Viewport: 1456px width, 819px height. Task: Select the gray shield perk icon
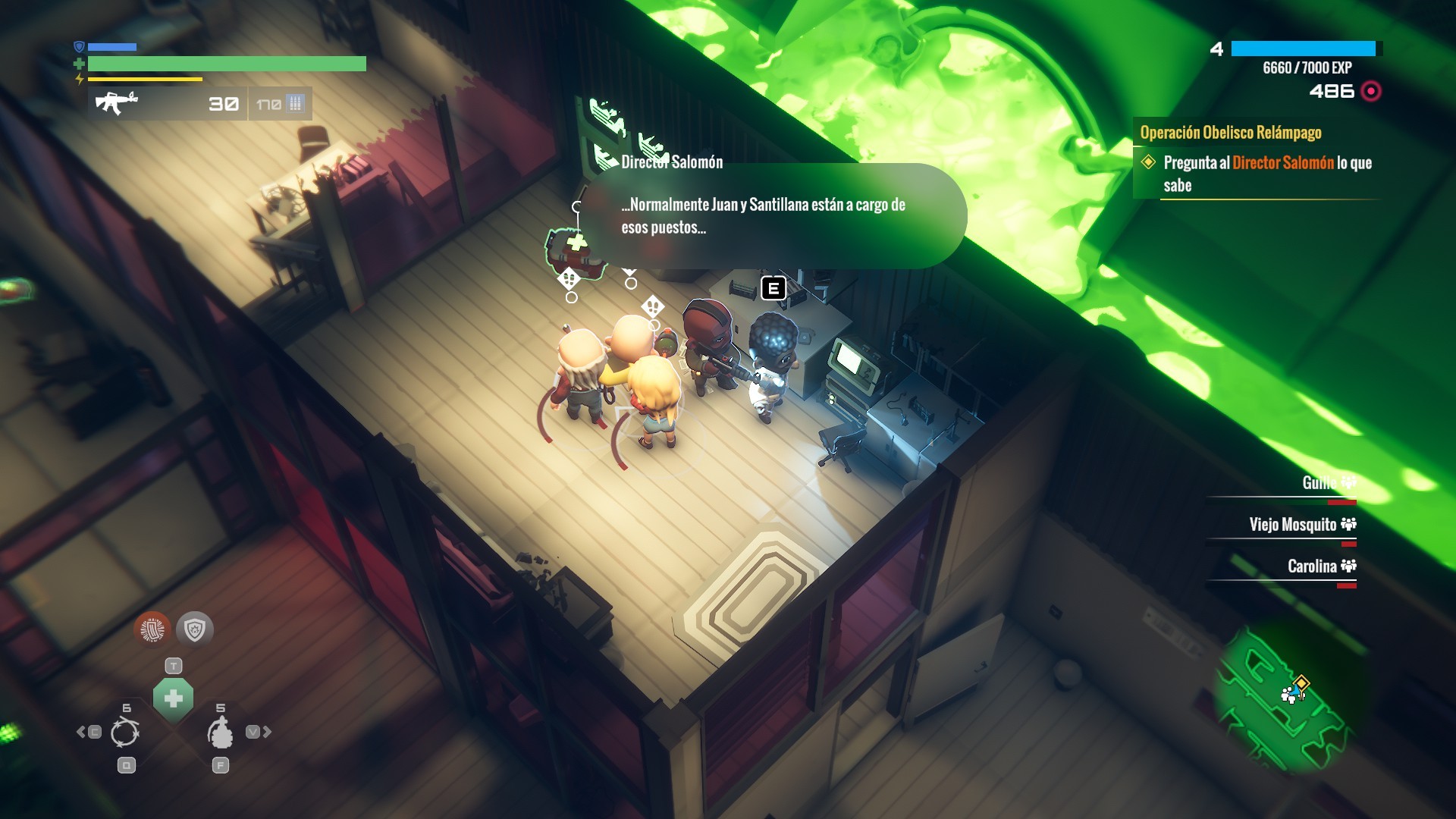point(195,629)
